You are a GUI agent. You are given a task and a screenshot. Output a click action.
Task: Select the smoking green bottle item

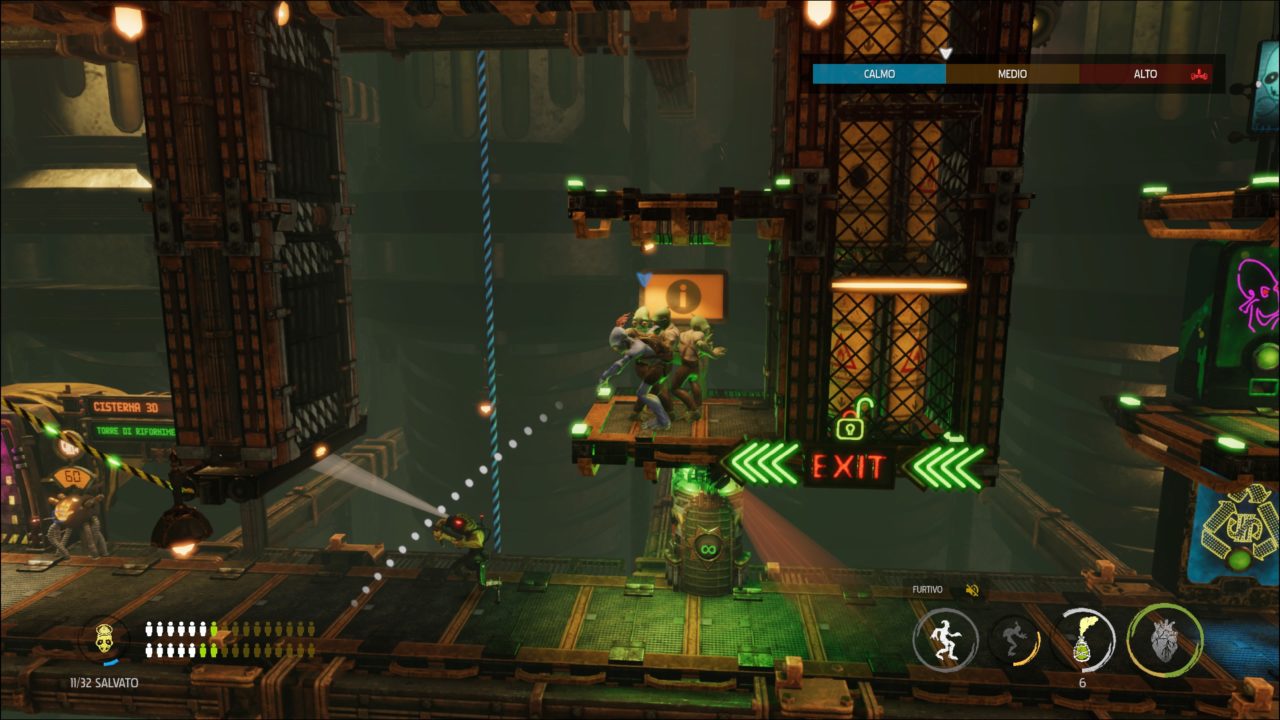click(x=1084, y=640)
